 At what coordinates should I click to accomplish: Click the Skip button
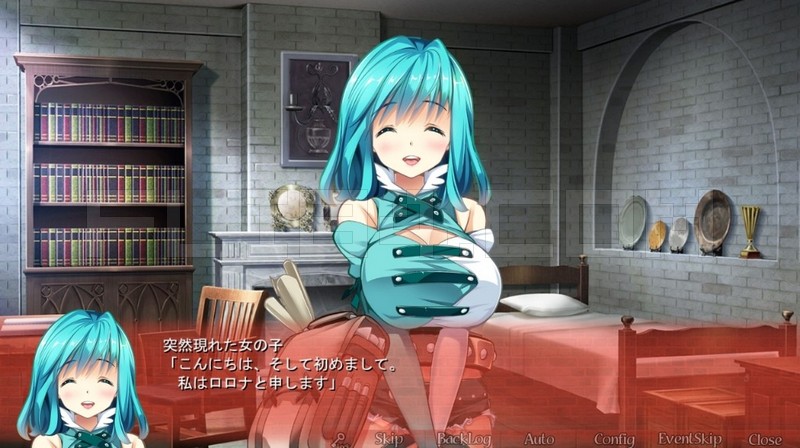389,438
